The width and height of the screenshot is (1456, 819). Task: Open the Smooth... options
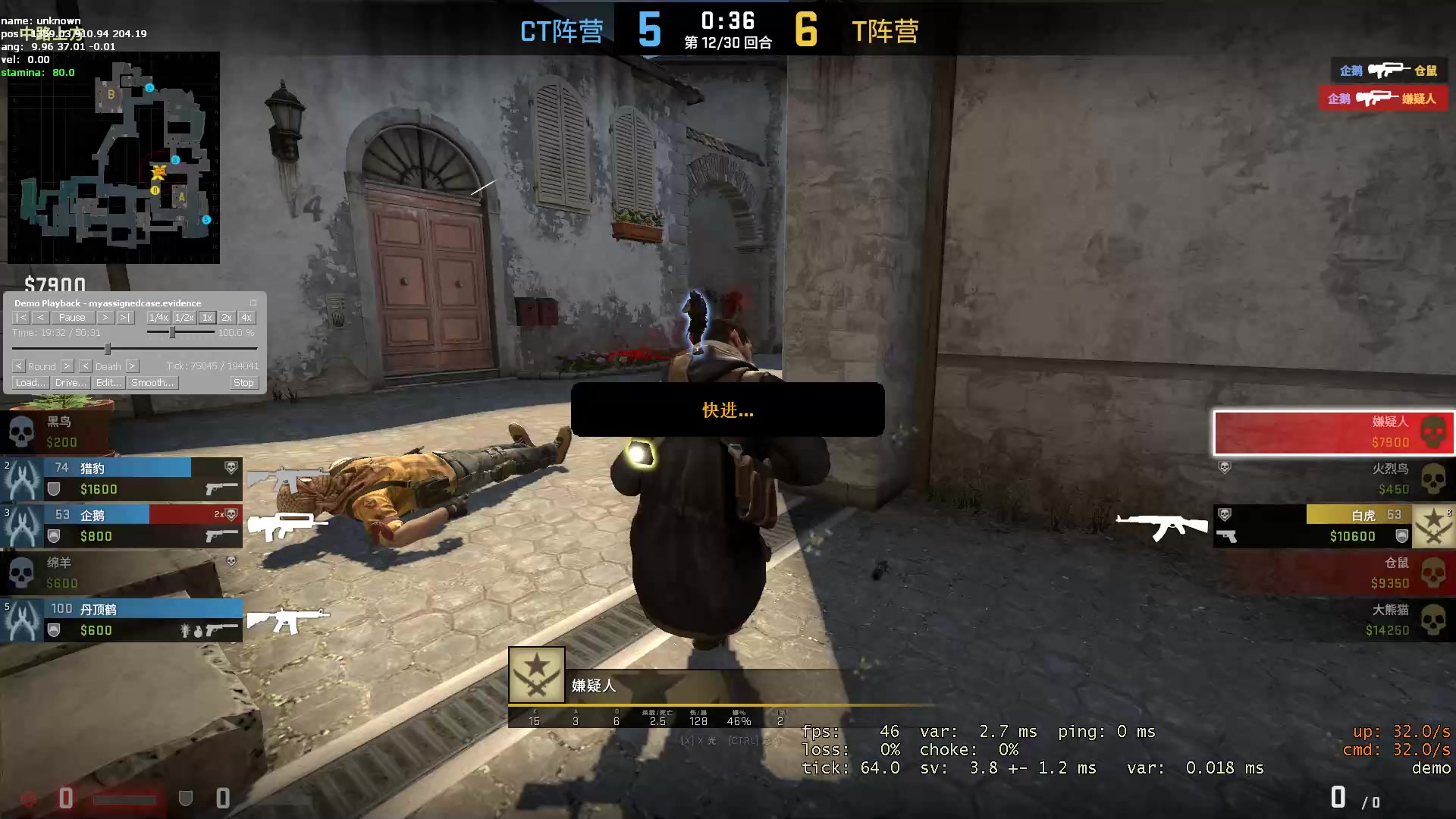(152, 383)
